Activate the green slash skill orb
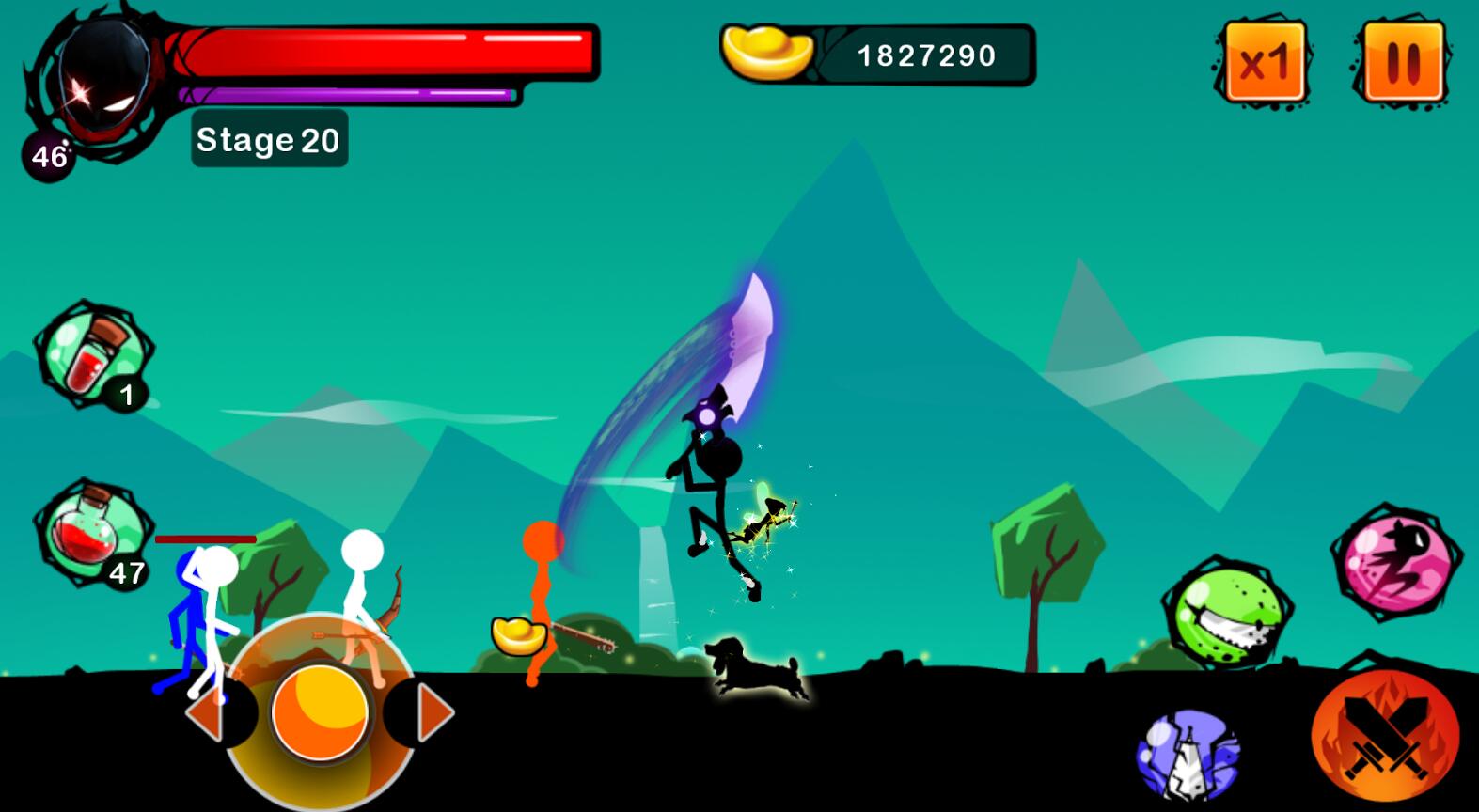 pos(1228,615)
